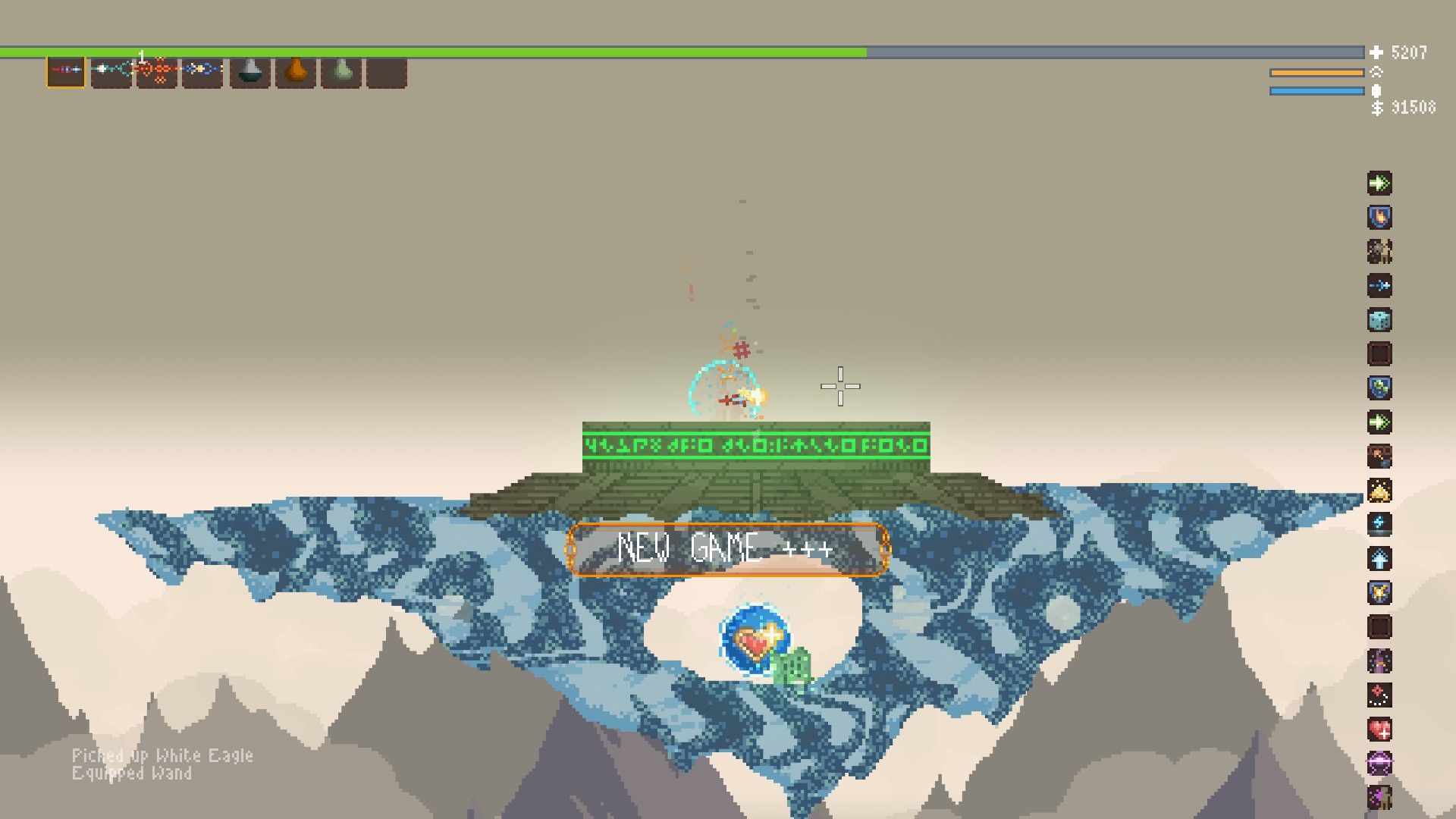Select the fire shield perk icon
1456x819 pixels.
pos(1381,217)
